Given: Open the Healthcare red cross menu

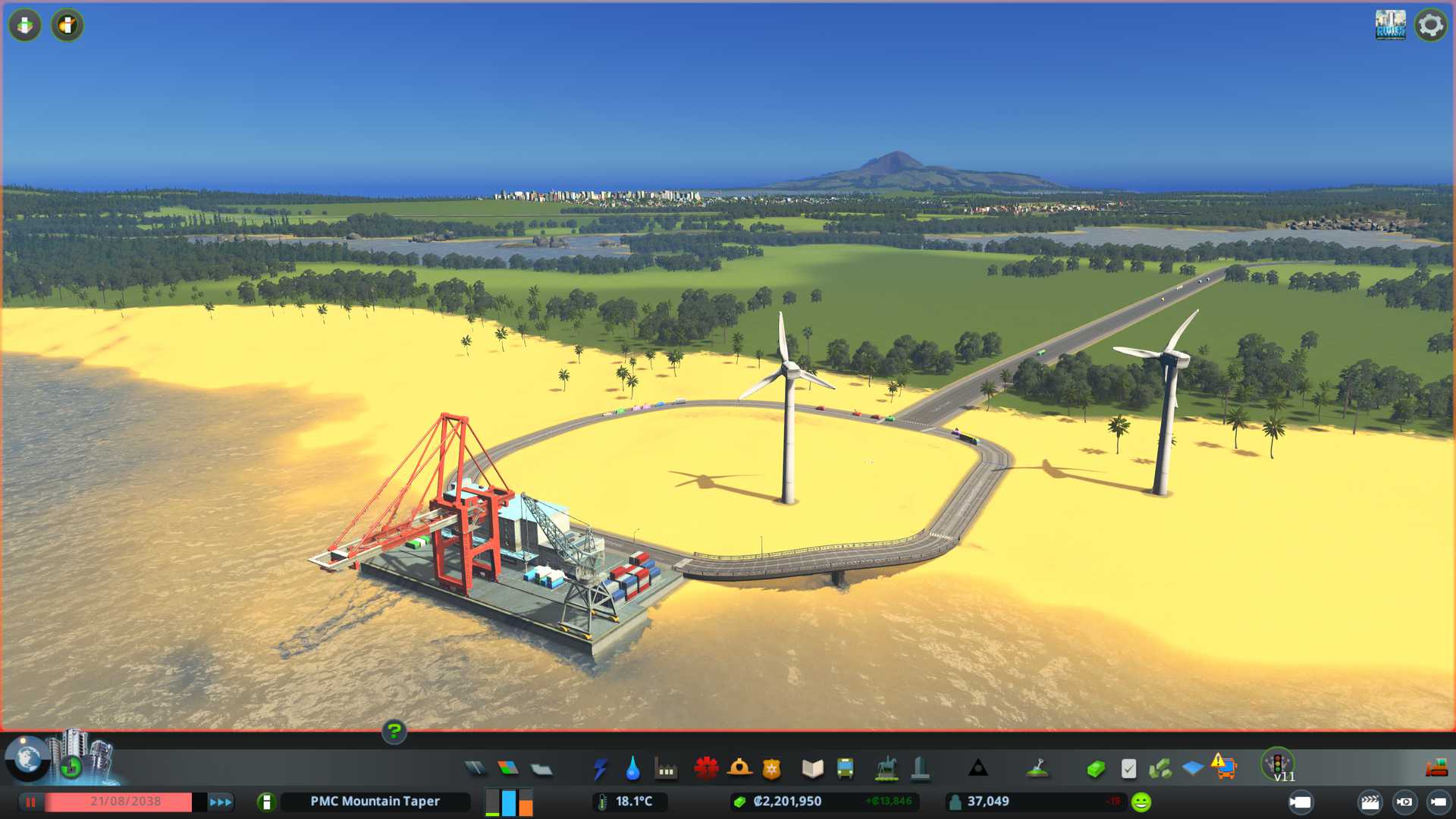Looking at the screenshot, I should [706, 769].
